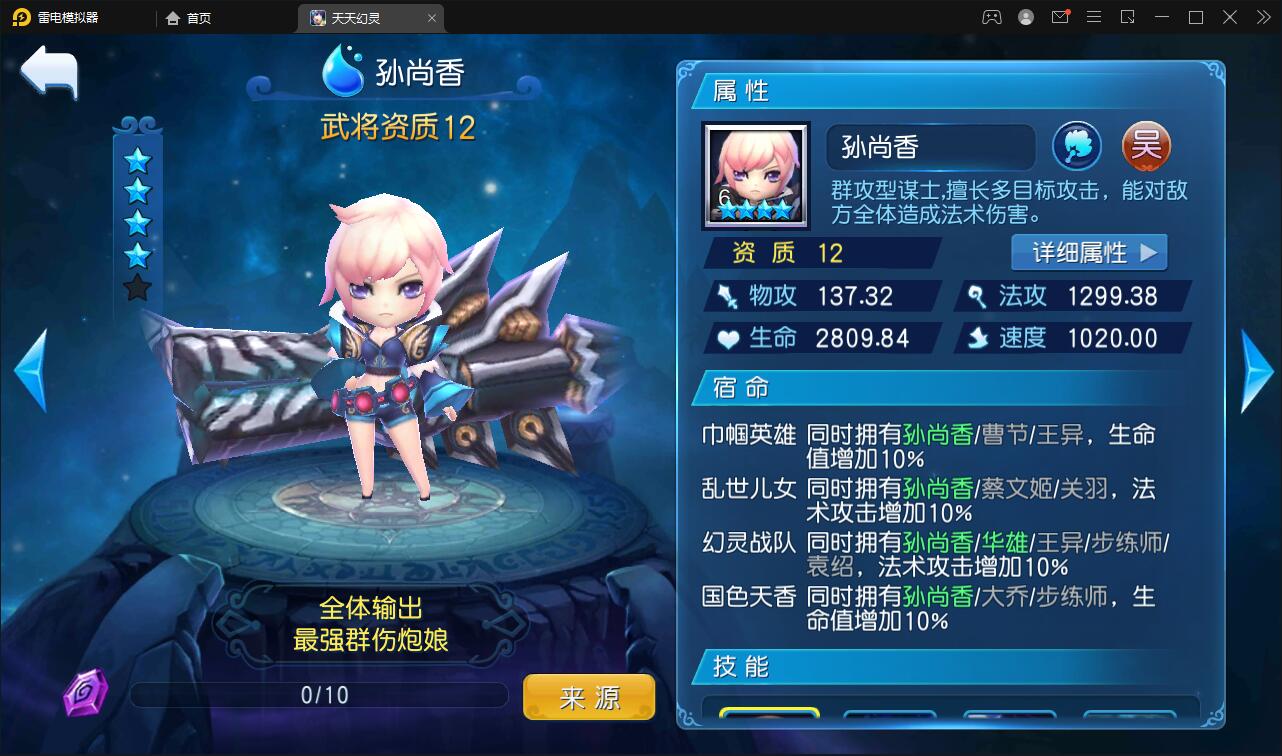Switch to the 首页 tab
This screenshot has height=756, width=1282.
click(191, 17)
